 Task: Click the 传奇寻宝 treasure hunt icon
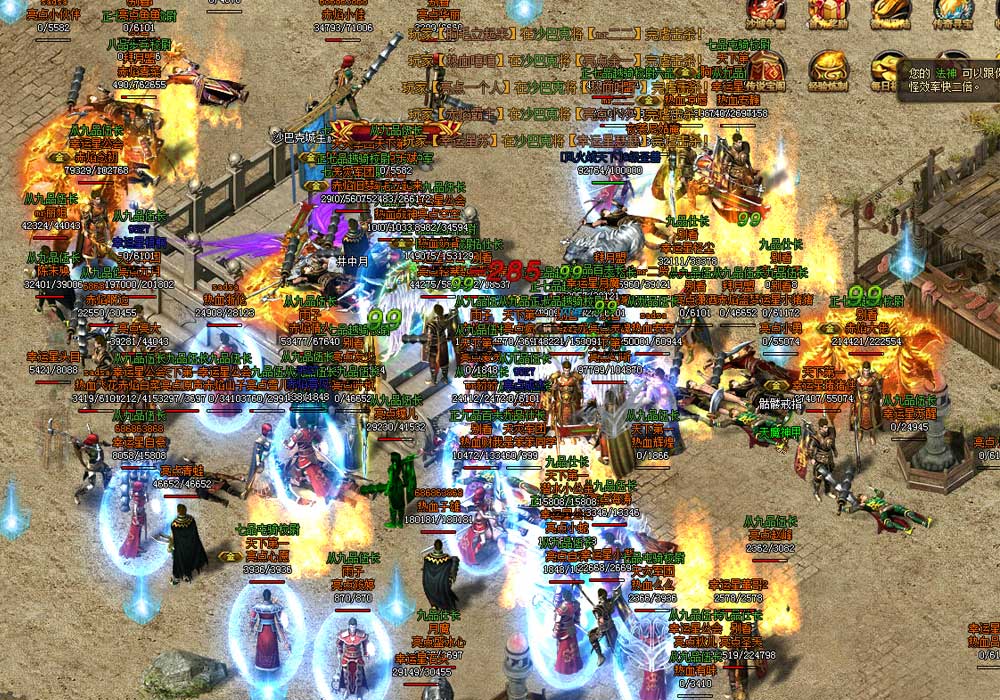pos(953,12)
